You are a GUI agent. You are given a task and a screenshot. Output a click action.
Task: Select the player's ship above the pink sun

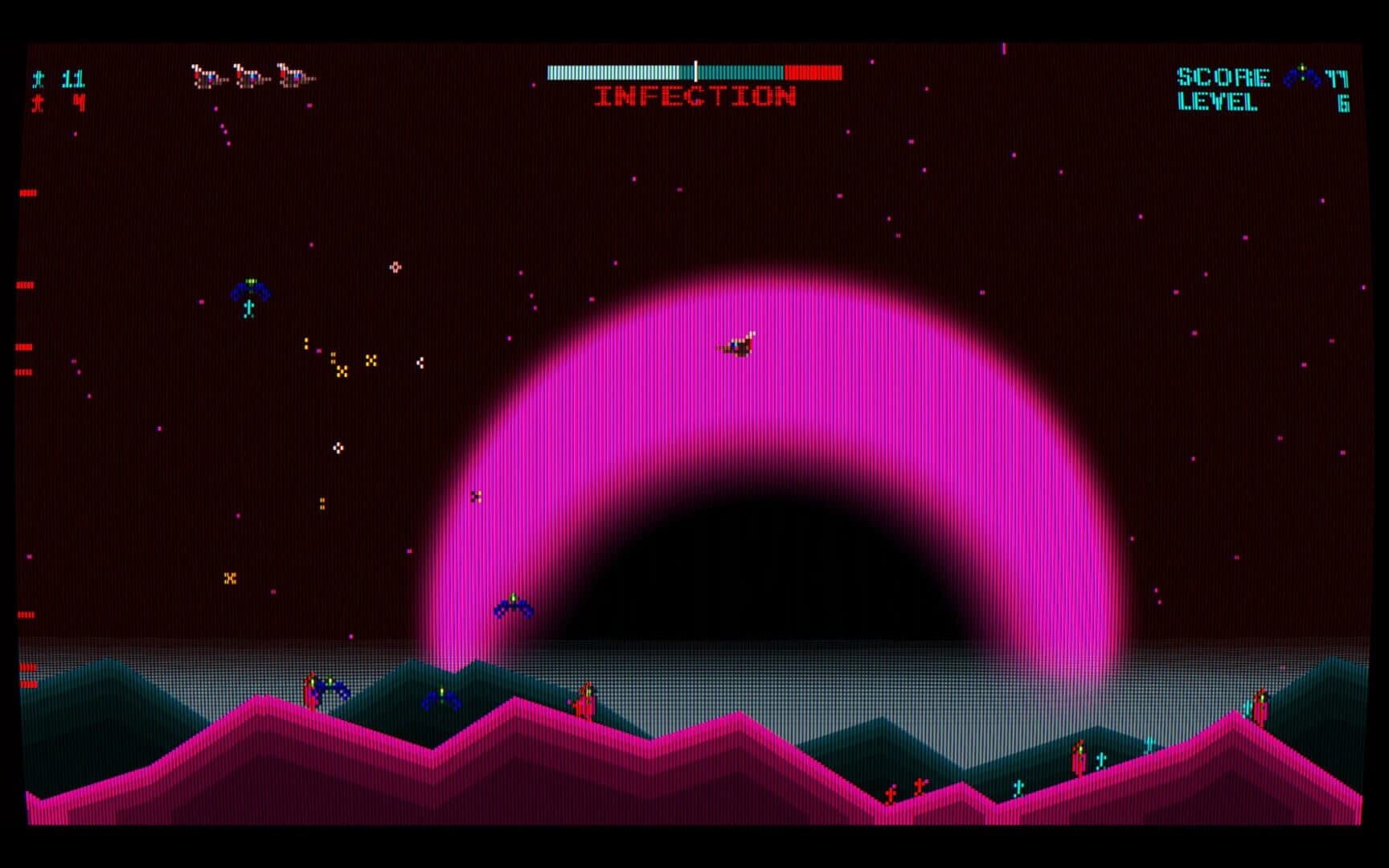click(x=740, y=343)
